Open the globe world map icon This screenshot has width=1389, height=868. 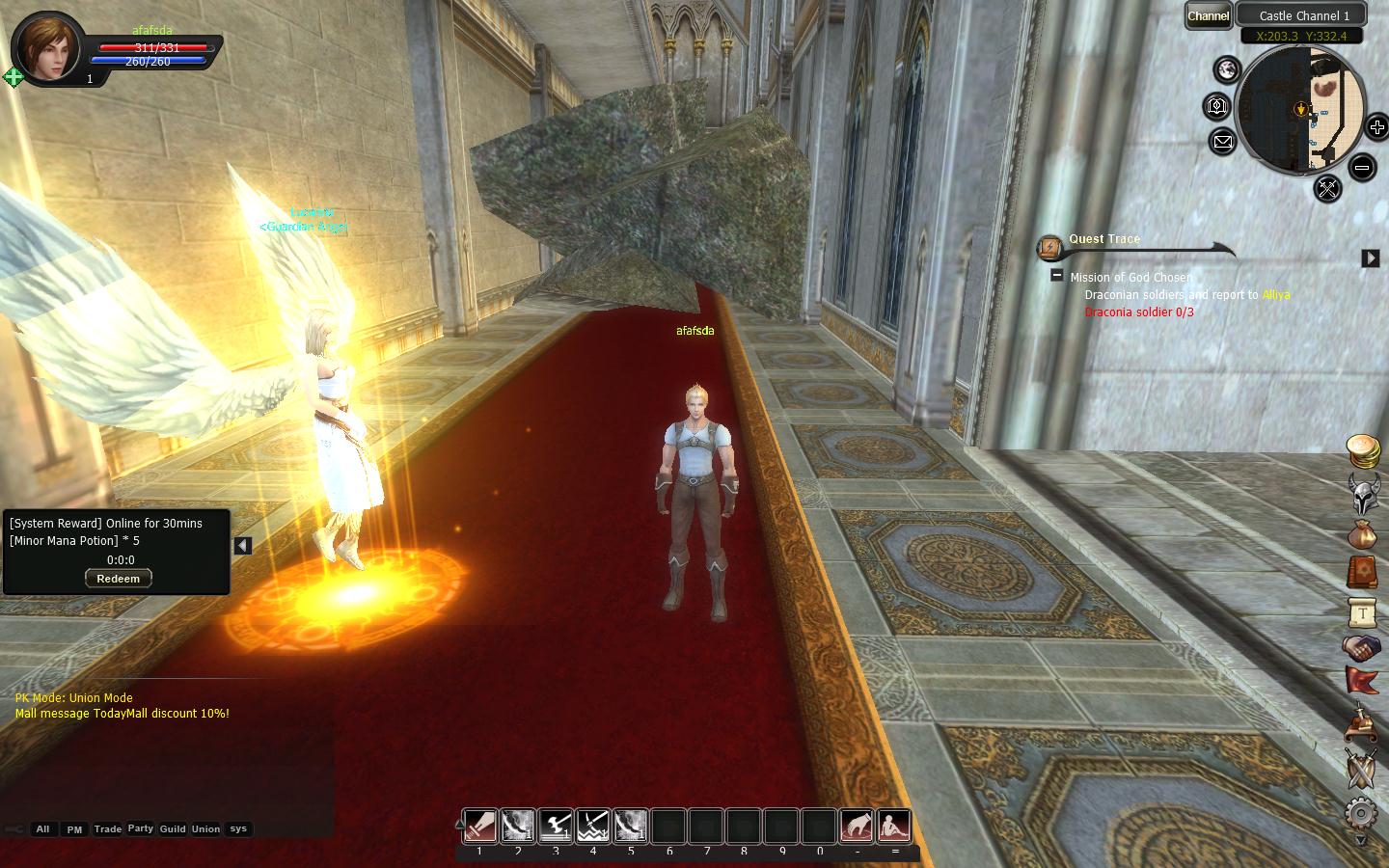1227,69
